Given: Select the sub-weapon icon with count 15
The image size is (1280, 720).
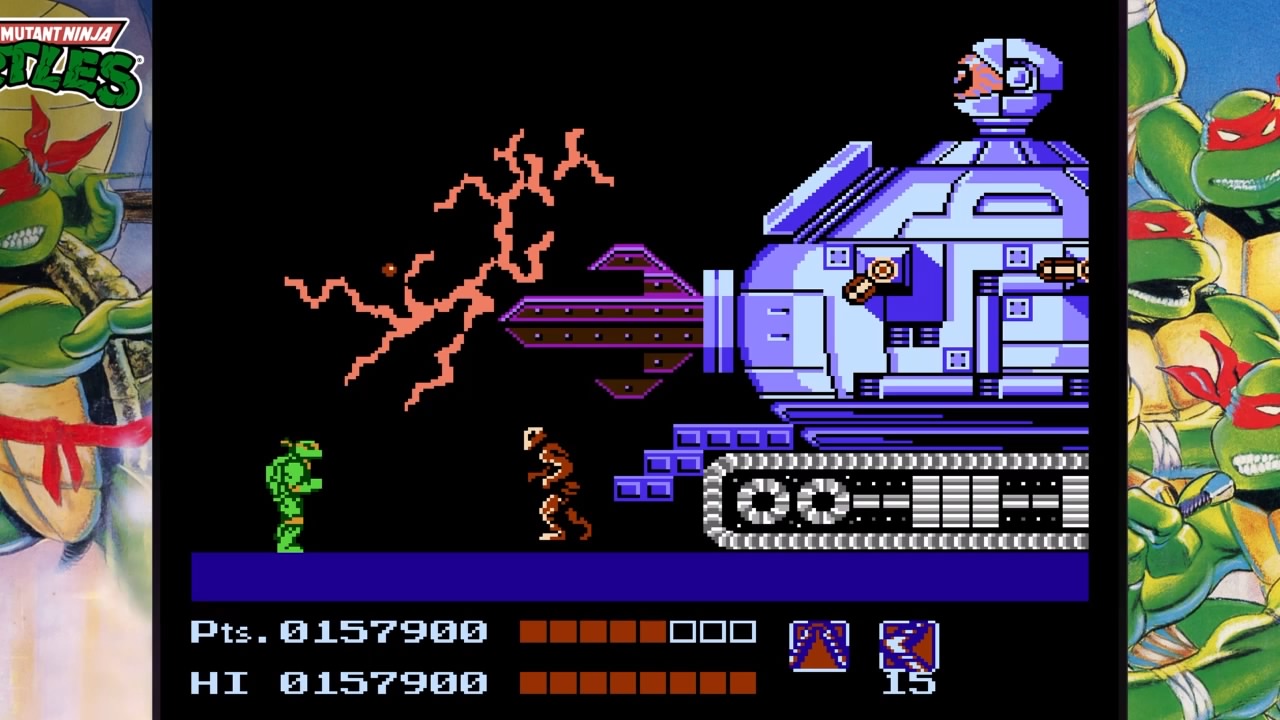Looking at the screenshot, I should click(908, 646).
